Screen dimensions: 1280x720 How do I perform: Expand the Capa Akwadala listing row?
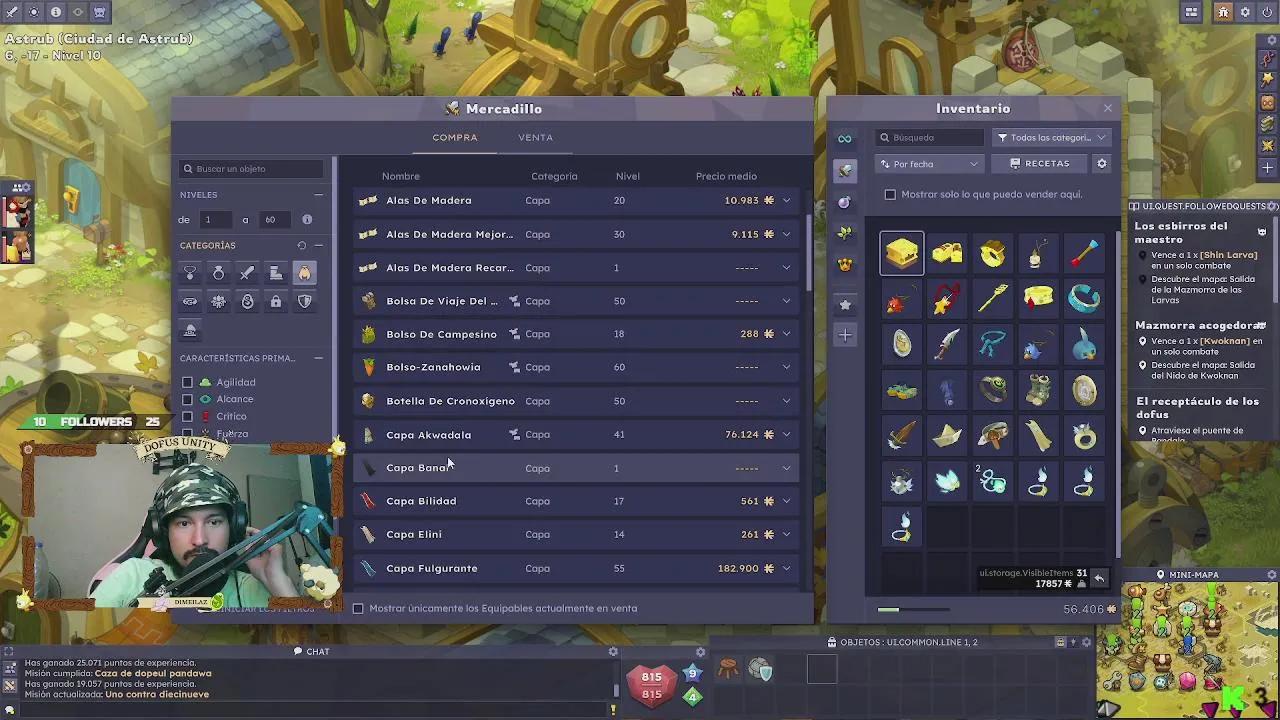[786, 434]
